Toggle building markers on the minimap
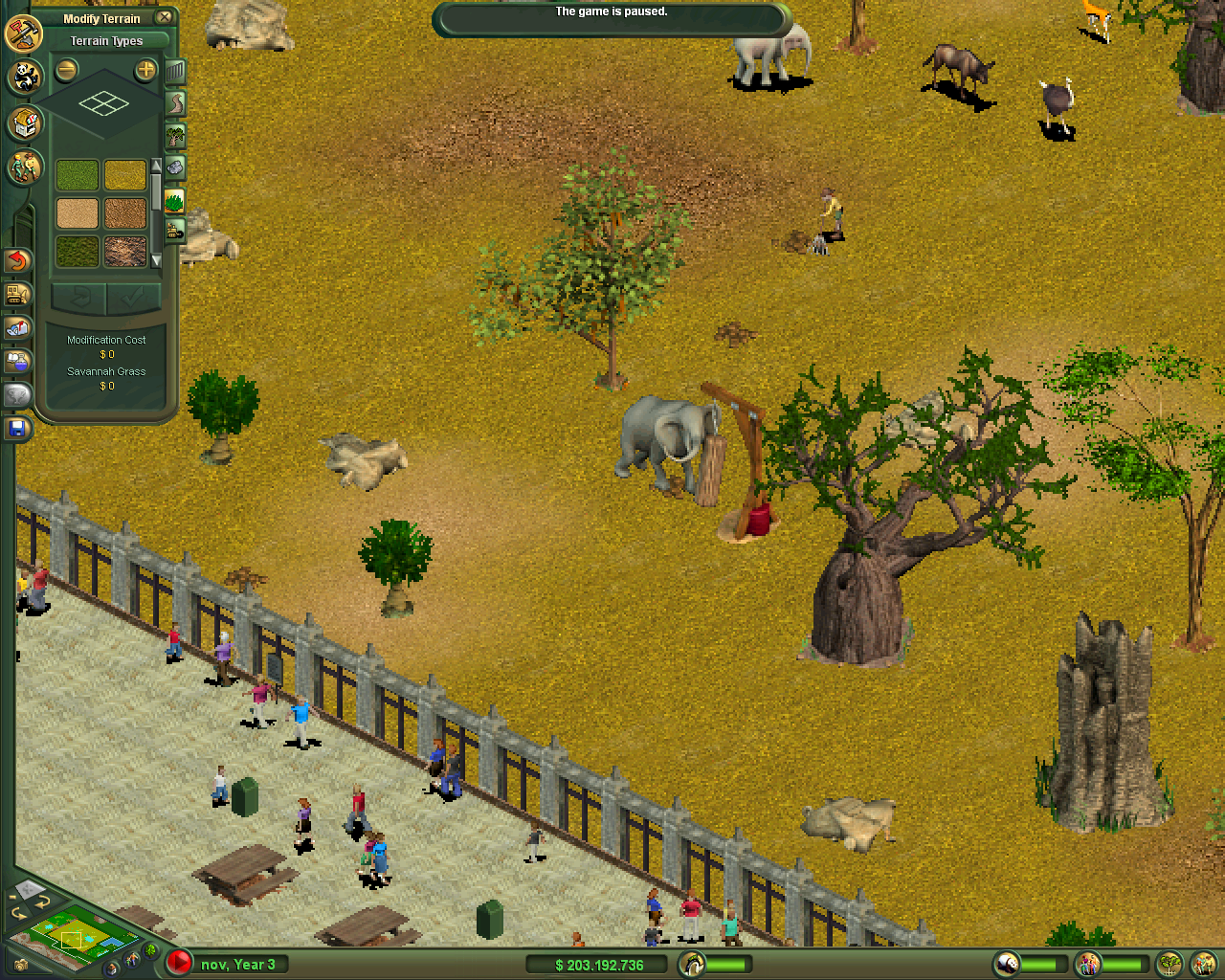 pyautogui.click(x=112, y=969)
